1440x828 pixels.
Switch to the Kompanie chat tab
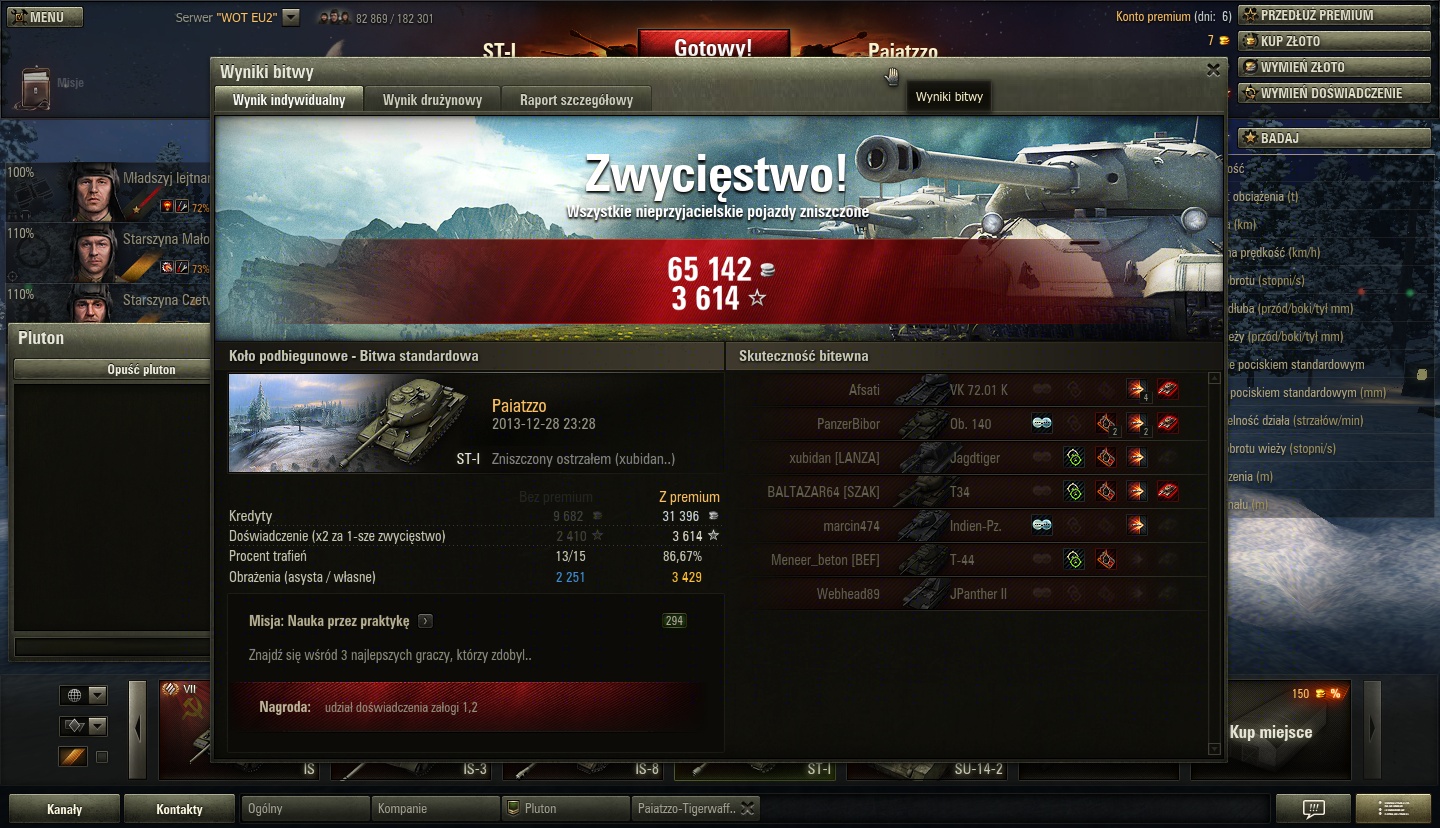click(x=435, y=808)
